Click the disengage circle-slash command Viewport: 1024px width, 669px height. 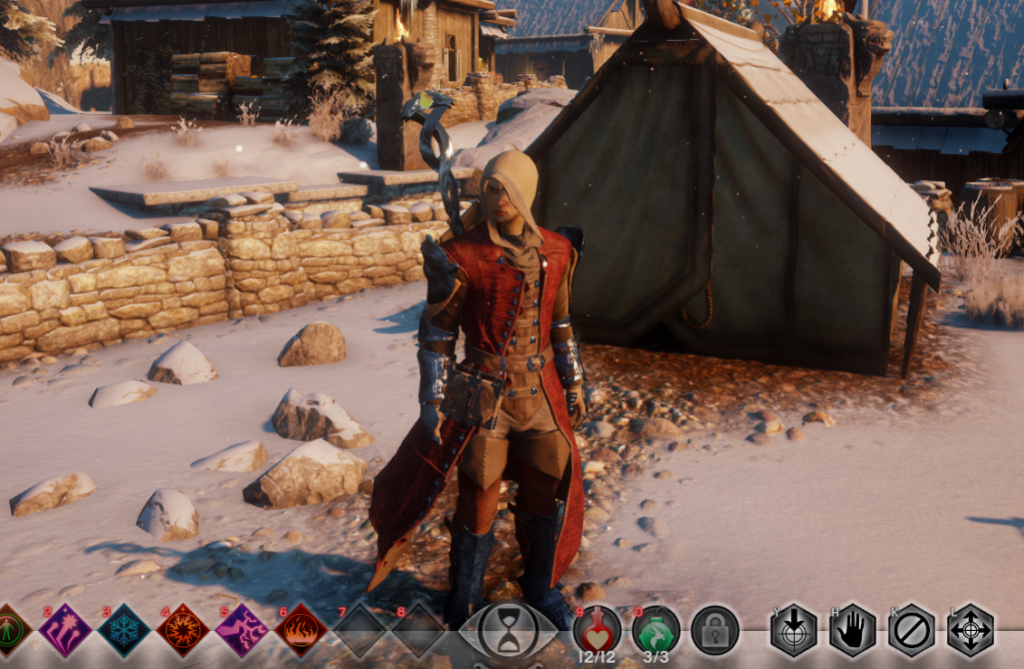[912, 630]
